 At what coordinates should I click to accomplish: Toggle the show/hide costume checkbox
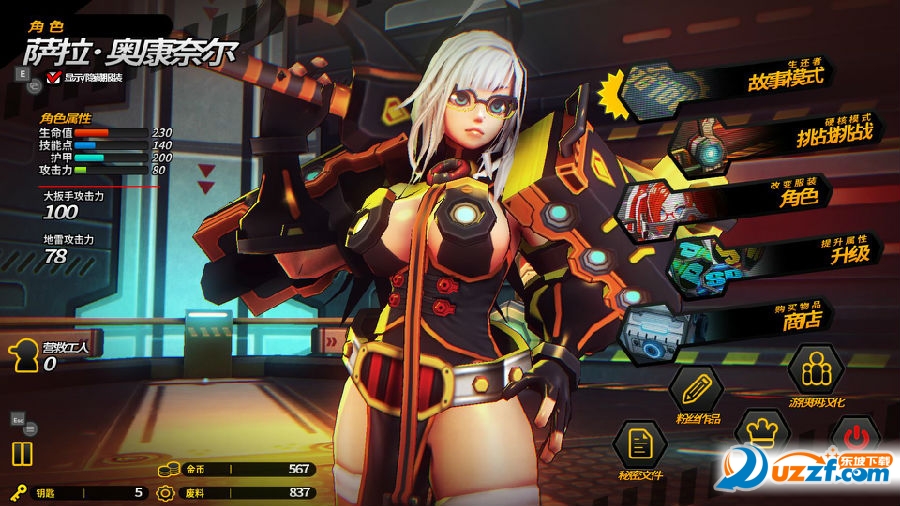coord(53,78)
